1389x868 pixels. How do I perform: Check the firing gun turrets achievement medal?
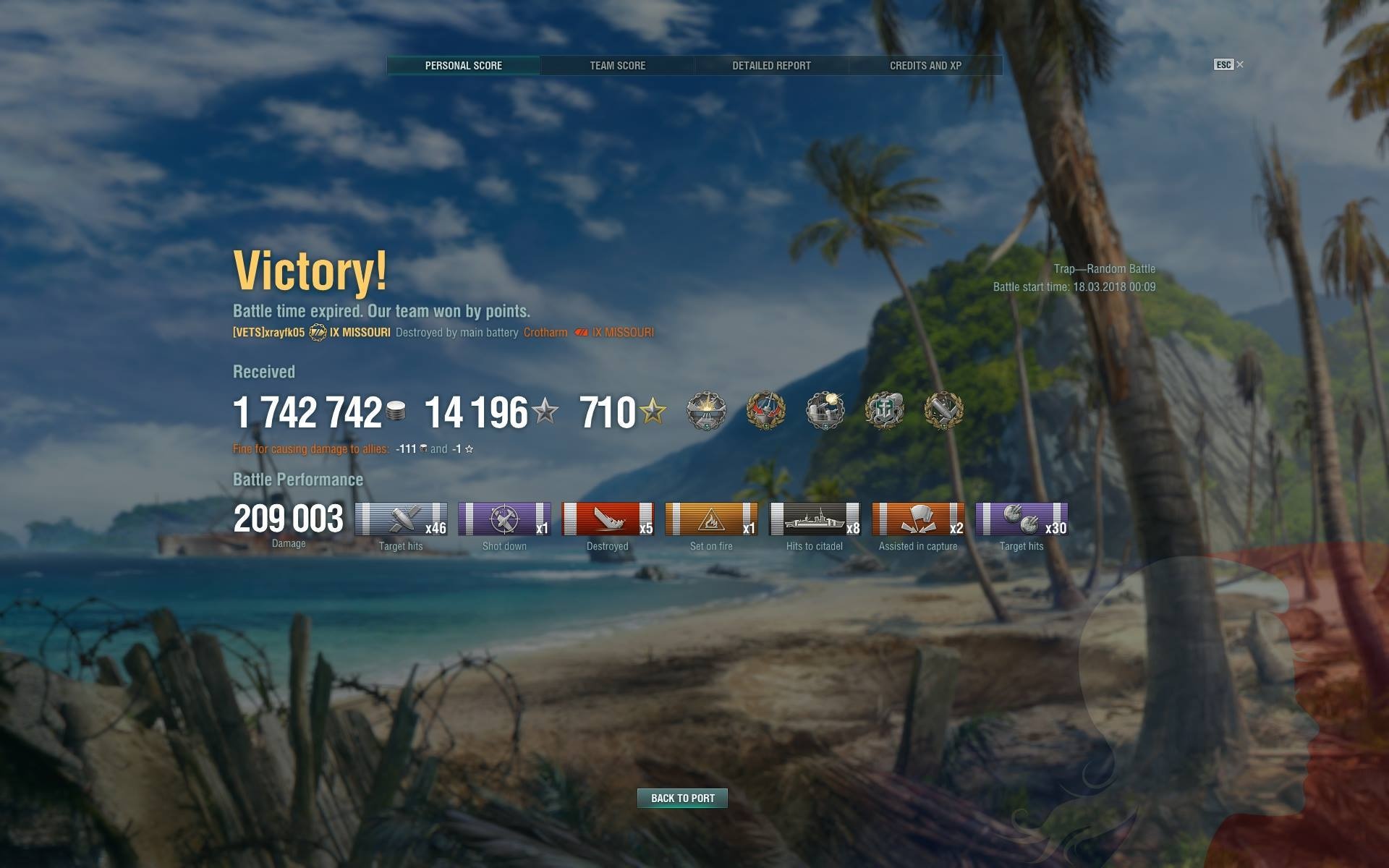pos(825,411)
